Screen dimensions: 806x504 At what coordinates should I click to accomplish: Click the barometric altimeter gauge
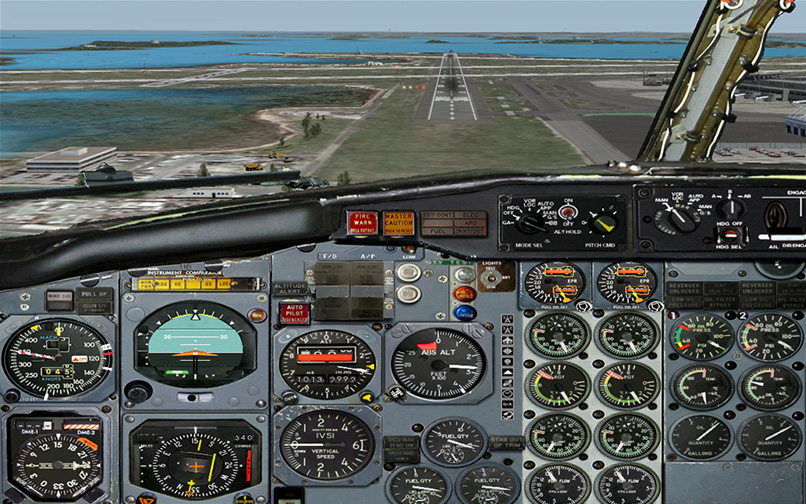pyautogui.click(x=327, y=364)
